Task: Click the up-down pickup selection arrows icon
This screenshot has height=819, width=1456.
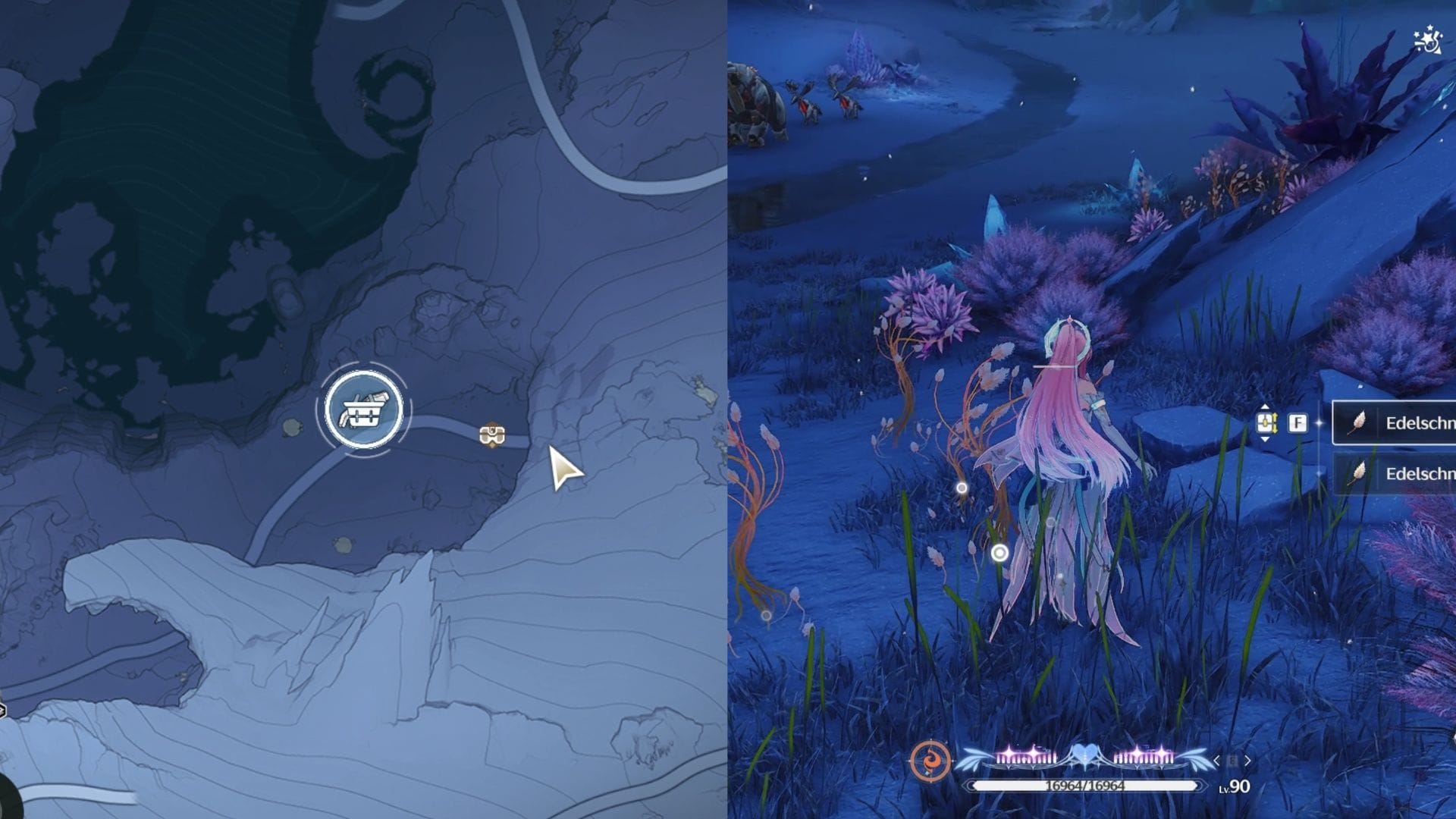Action: click(1266, 422)
